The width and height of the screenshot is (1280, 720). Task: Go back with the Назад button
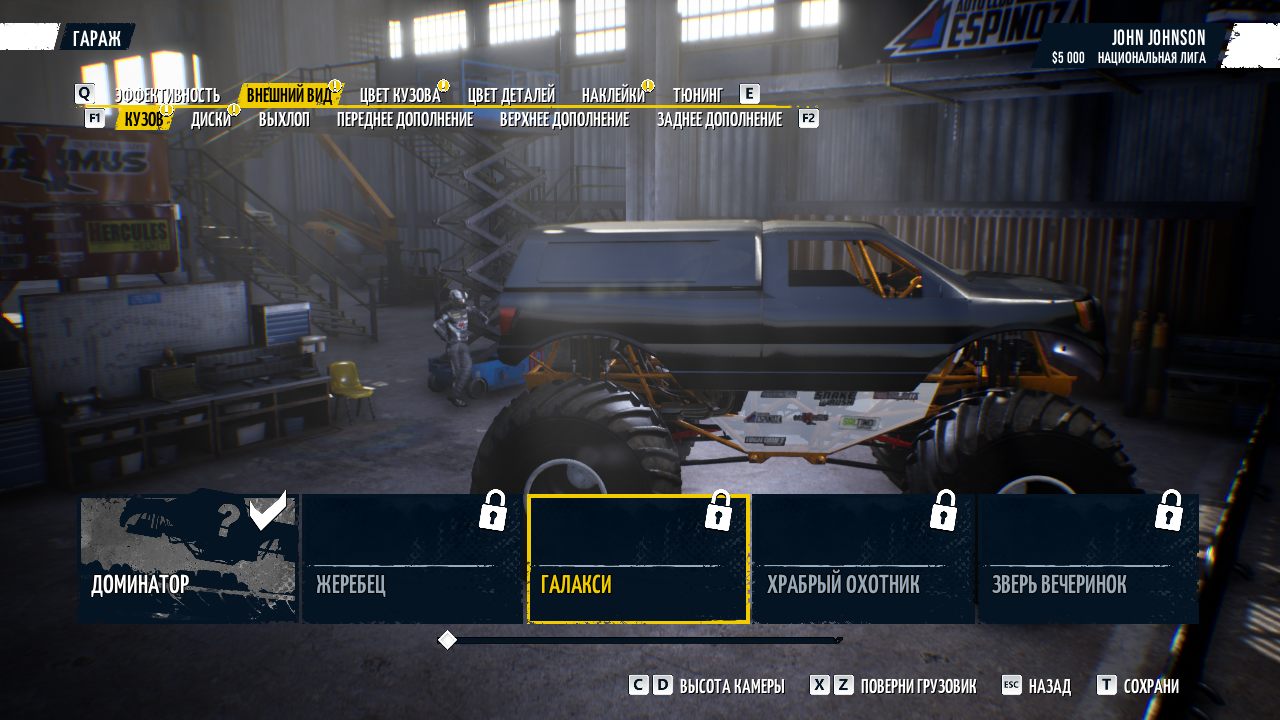tap(1048, 686)
